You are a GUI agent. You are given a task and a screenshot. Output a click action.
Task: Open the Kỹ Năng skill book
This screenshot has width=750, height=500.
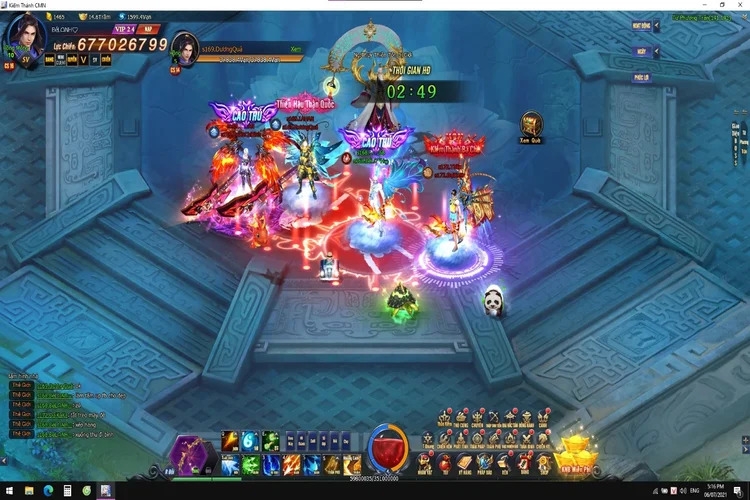coord(467,463)
